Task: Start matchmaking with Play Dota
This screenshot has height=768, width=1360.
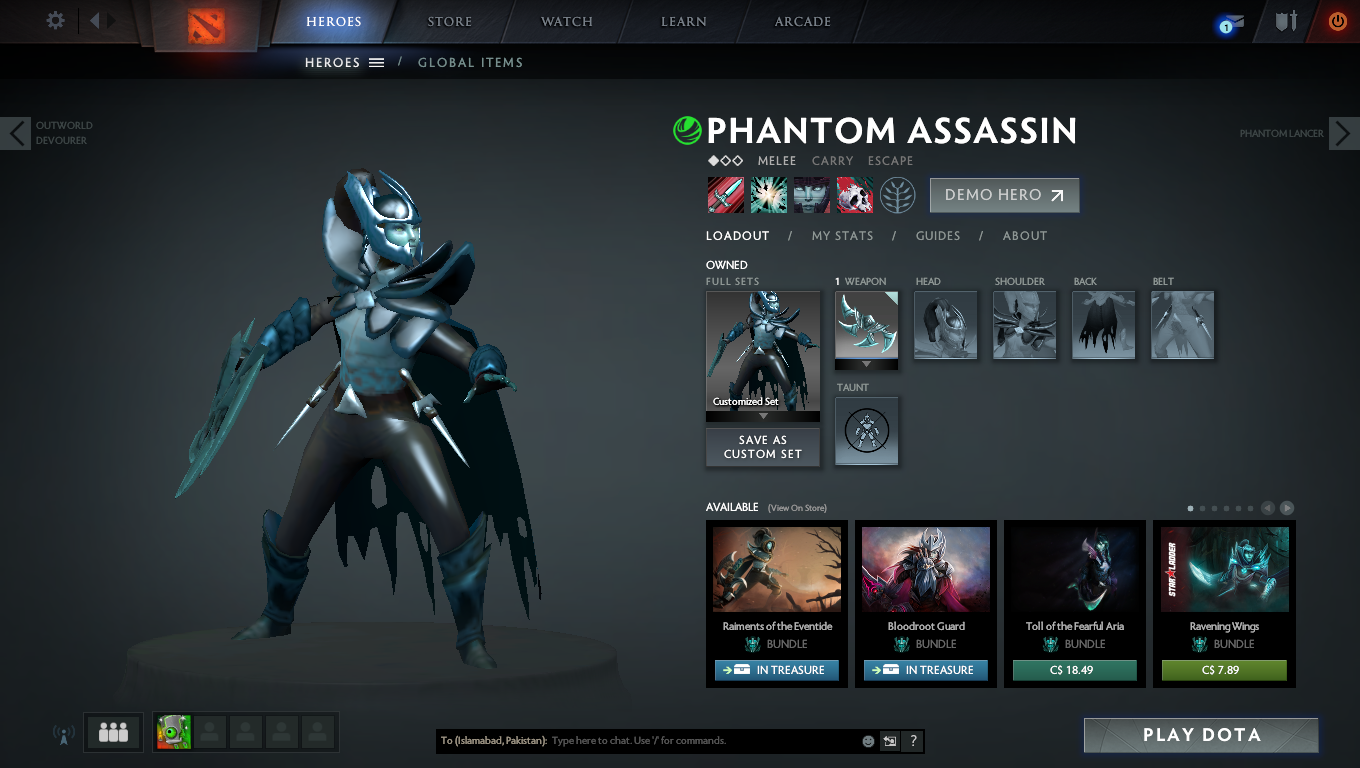Action: pyautogui.click(x=1201, y=735)
